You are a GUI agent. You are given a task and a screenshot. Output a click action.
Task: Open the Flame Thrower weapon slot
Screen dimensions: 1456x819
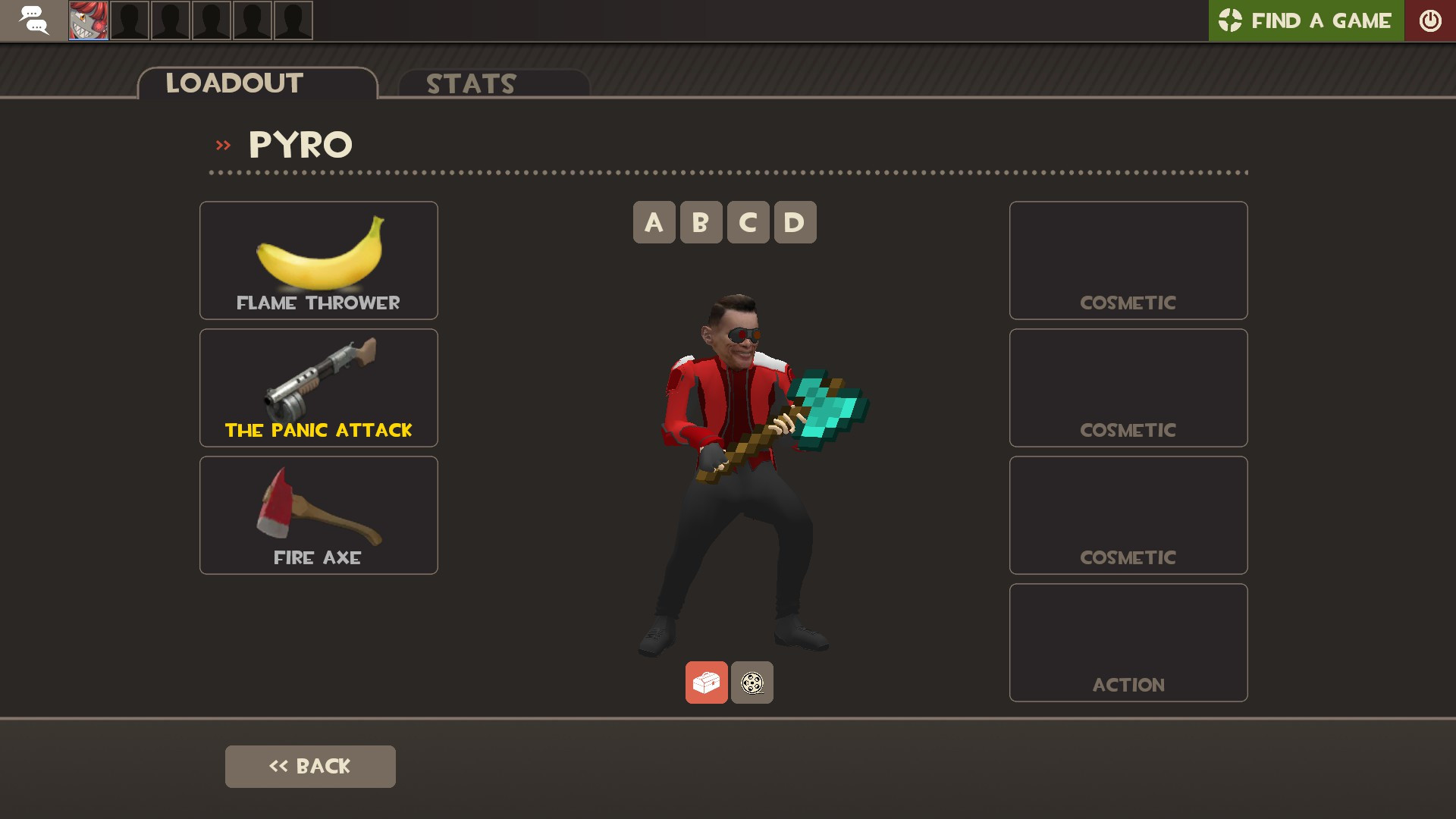coord(318,260)
